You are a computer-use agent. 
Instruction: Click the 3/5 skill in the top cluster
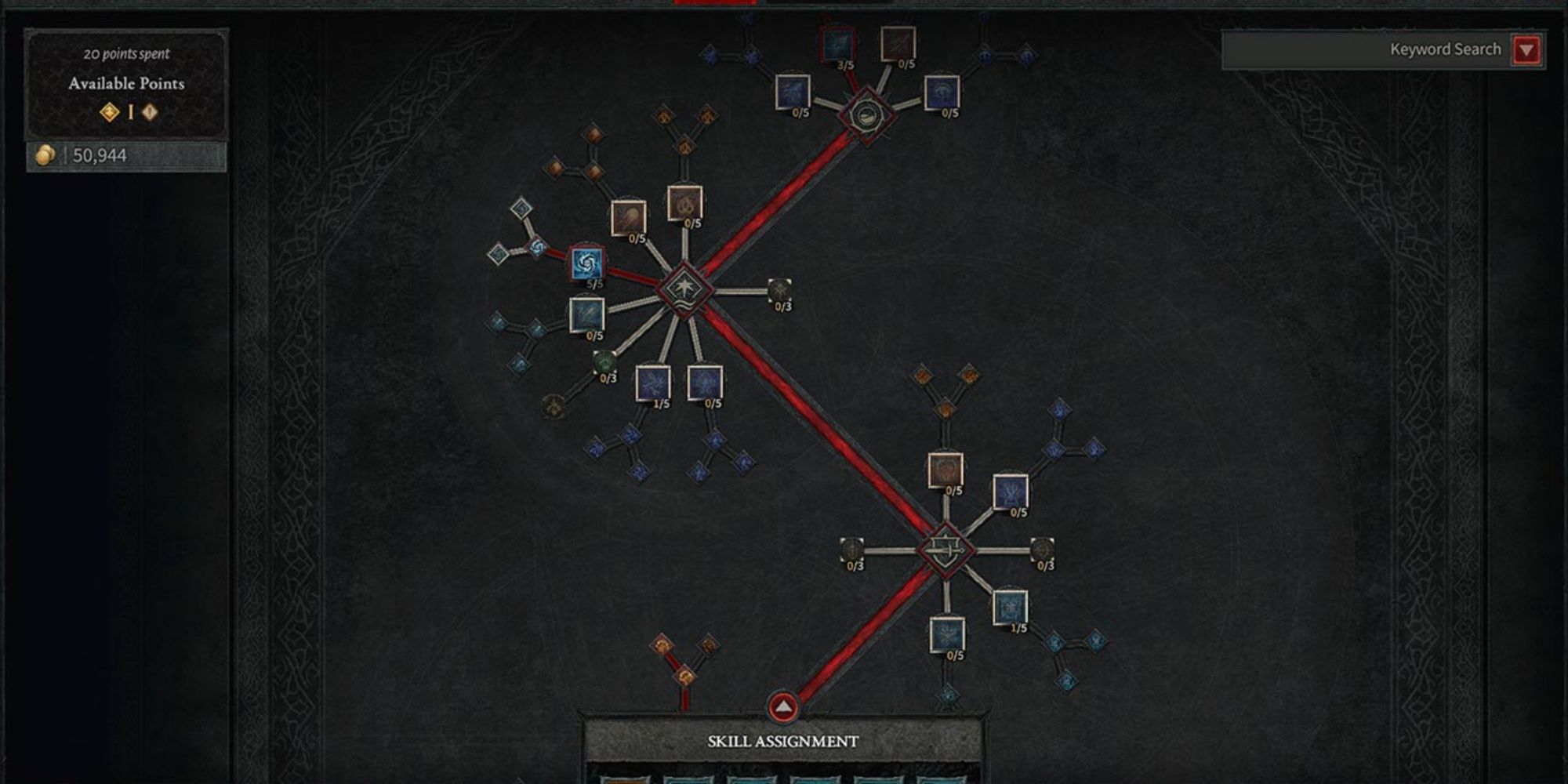click(838, 44)
